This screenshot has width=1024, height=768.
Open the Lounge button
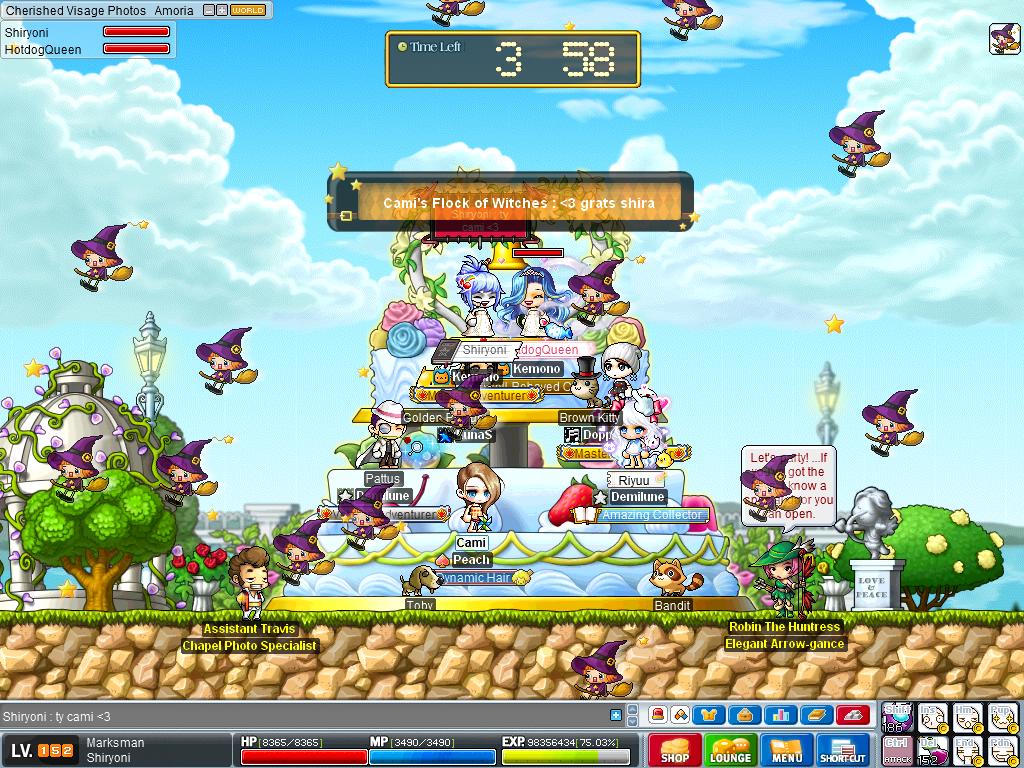730,750
